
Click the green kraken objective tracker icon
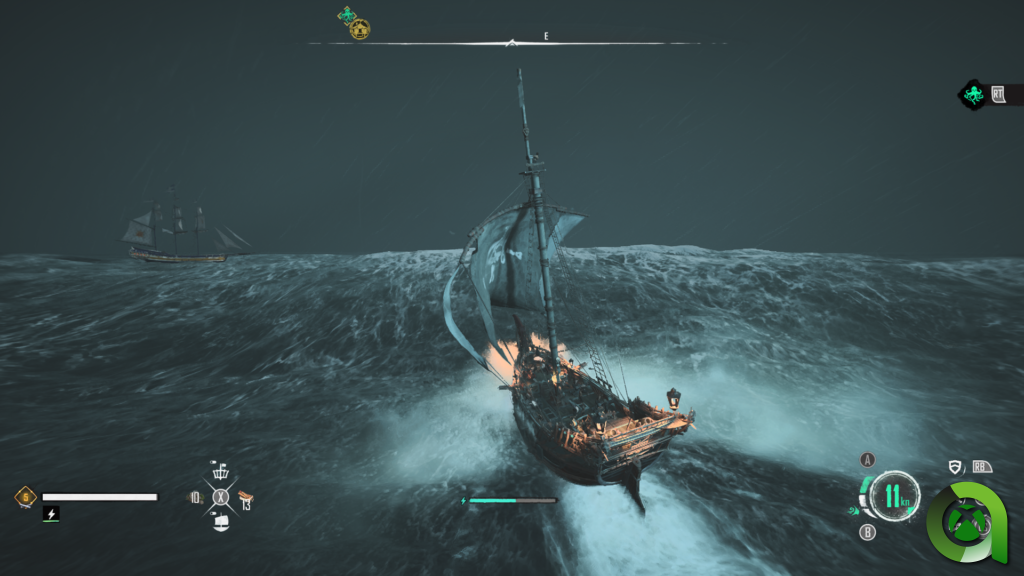coord(972,95)
